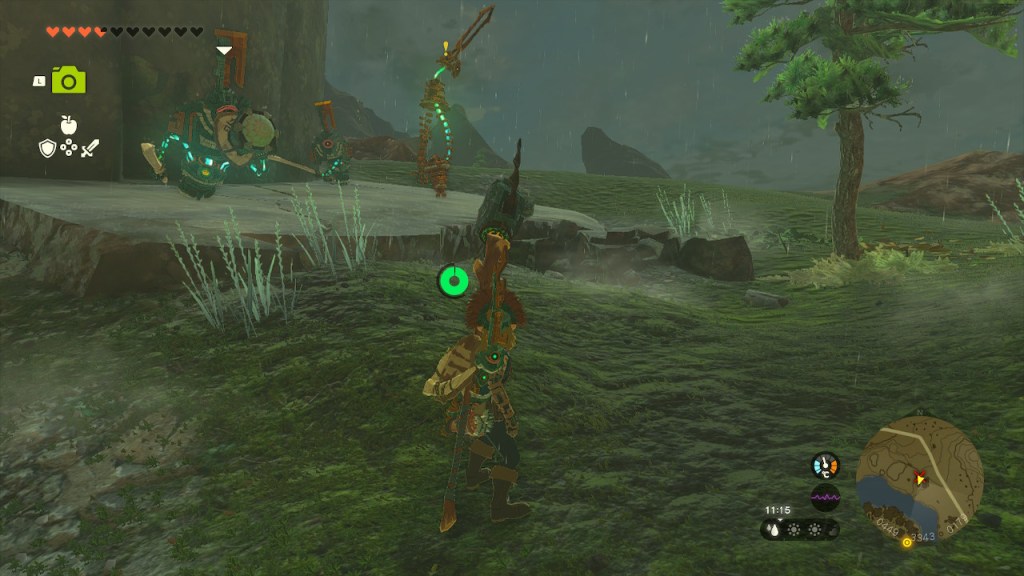This screenshot has width=1024, height=576.
Task: Open the circular minimap
Action: (x=919, y=477)
